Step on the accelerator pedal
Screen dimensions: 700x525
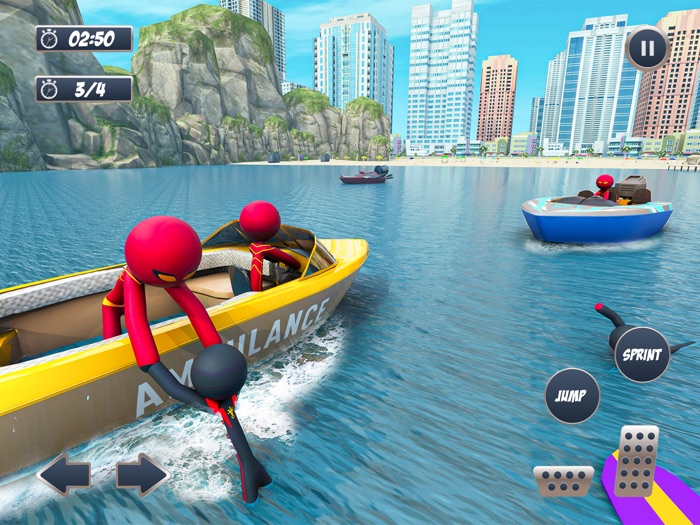coord(636,460)
